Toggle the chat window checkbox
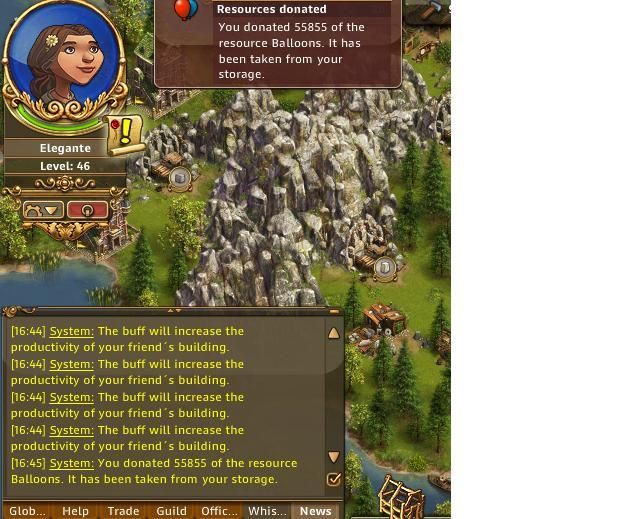 point(334,479)
